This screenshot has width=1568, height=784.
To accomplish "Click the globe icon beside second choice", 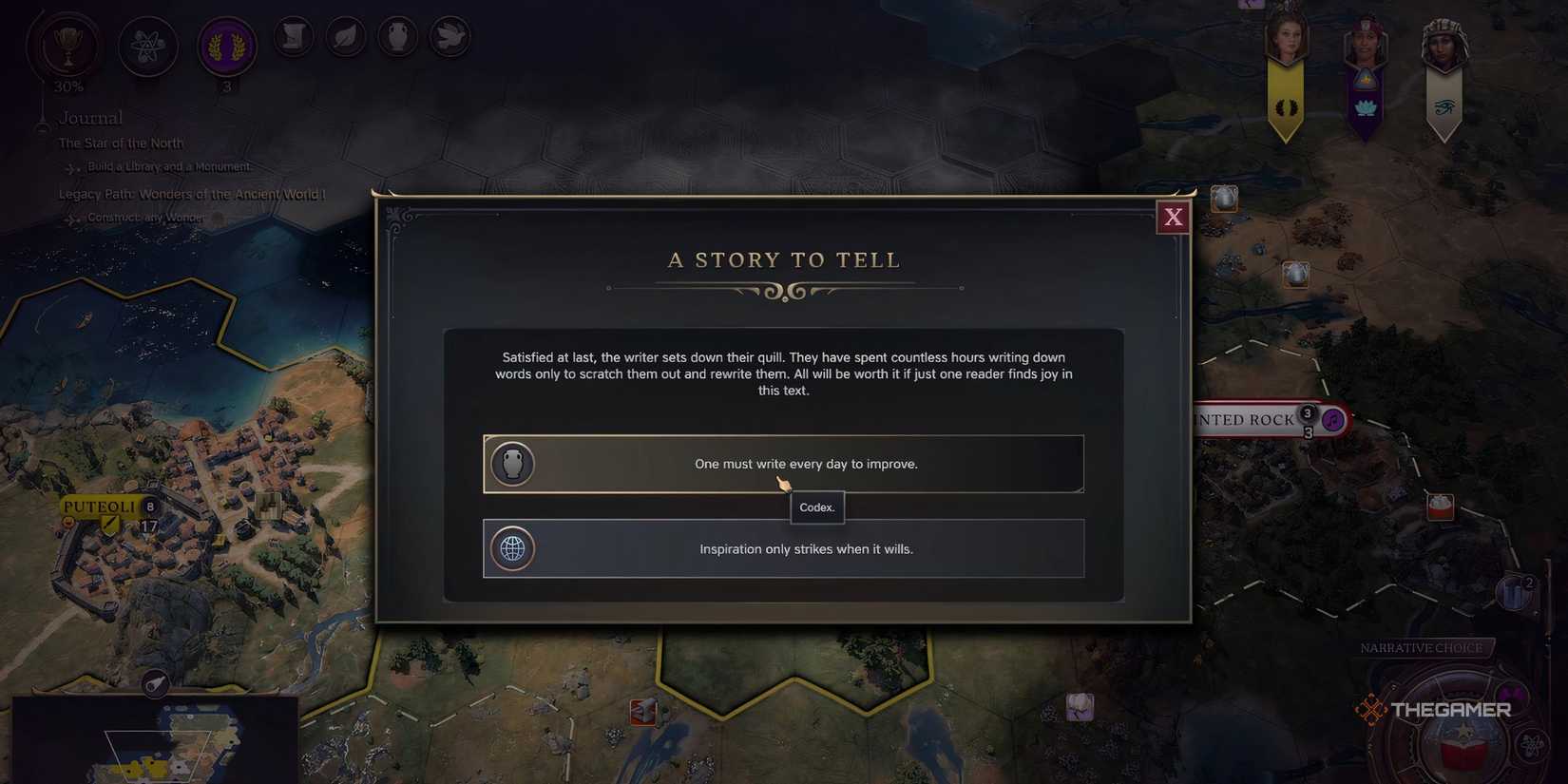I will pyautogui.click(x=513, y=548).
